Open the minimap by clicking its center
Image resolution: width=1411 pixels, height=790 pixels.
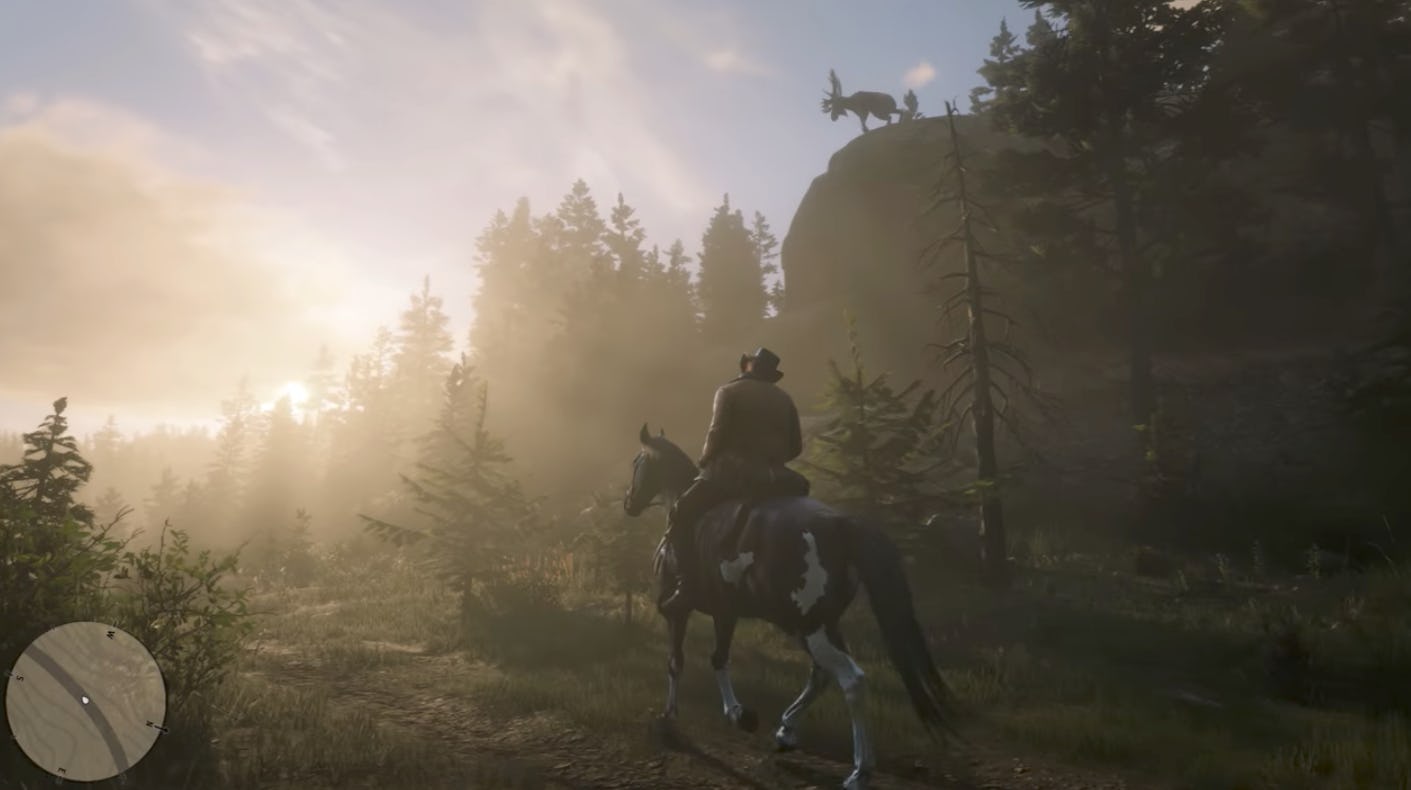coord(88,697)
